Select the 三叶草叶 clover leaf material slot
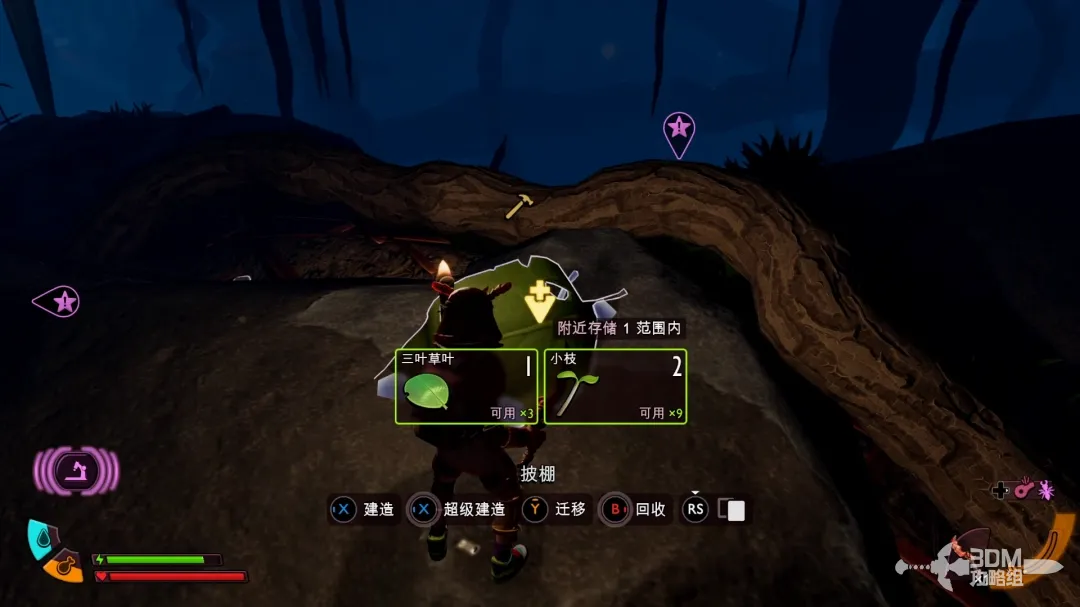Screen dimensions: 1080x607 pyautogui.click(x=466, y=386)
